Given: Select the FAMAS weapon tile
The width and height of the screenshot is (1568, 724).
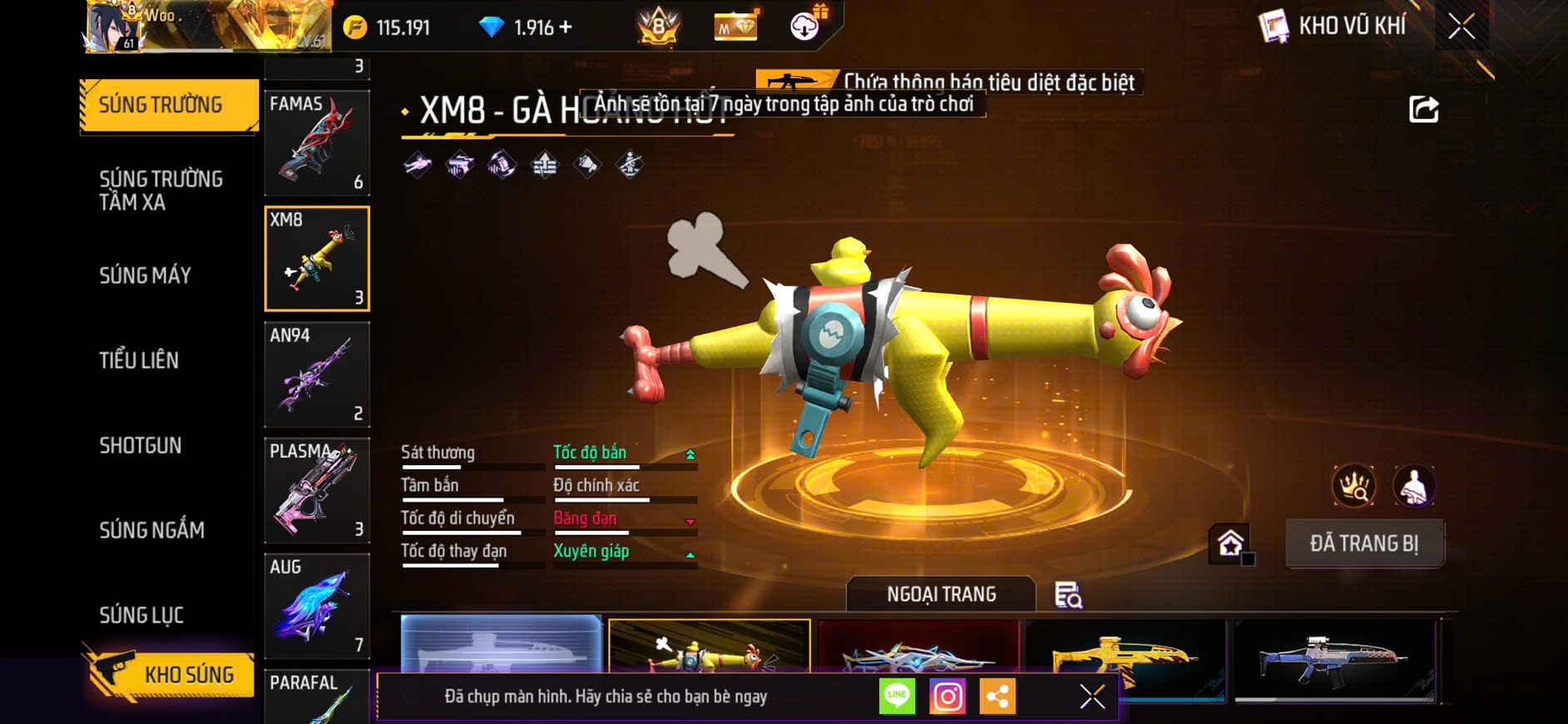Looking at the screenshot, I should (x=317, y=143).
